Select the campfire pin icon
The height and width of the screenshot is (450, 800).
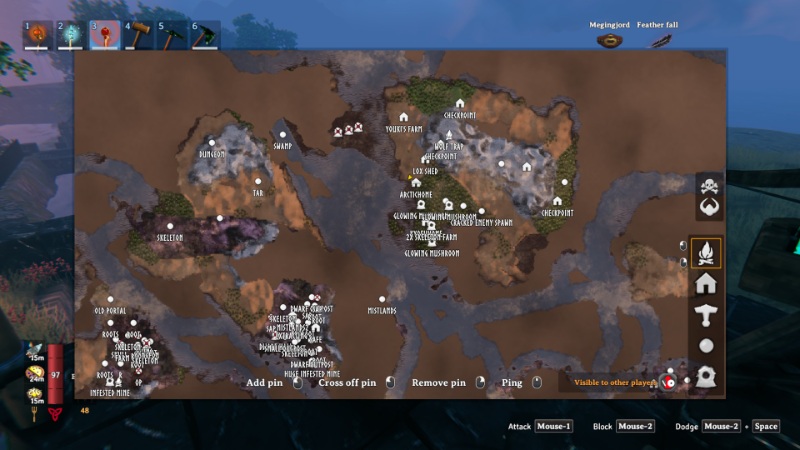[x=705, y=251]
